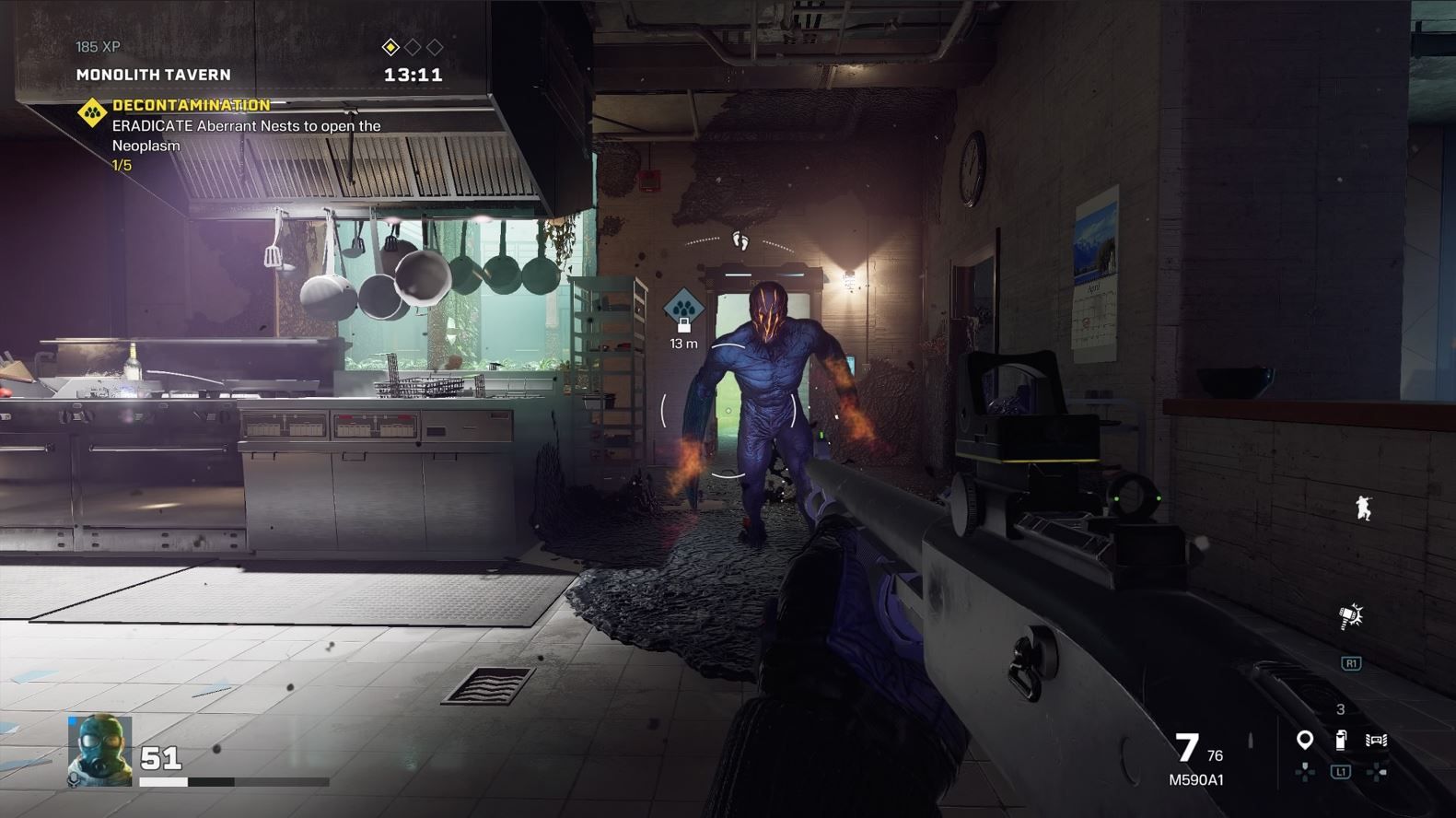Toggle the left D-pad selector icon
Viewport: 1456px width, 818px height.
(1305, 772)
